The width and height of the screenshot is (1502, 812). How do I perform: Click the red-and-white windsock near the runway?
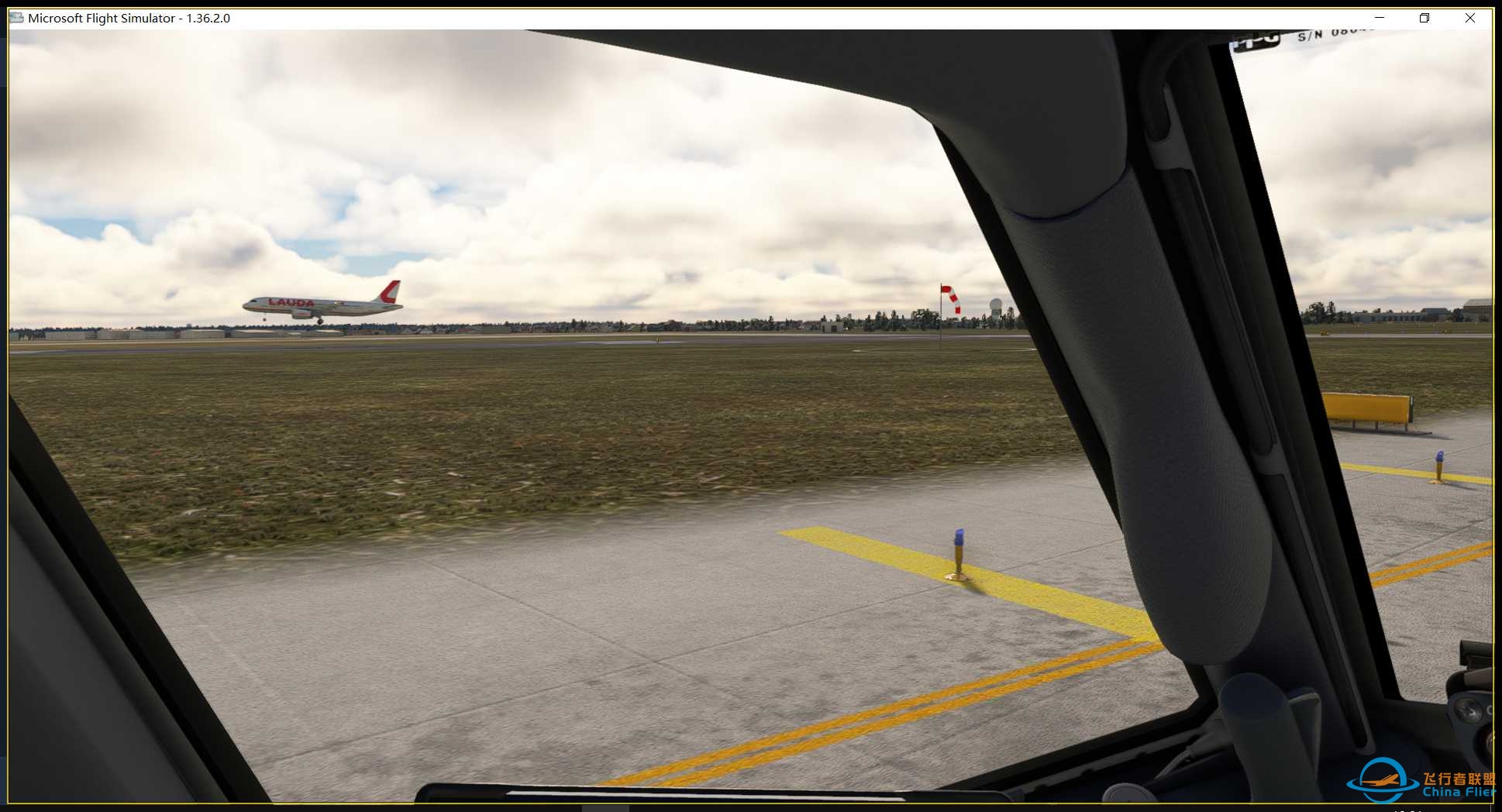coord(949,298)
